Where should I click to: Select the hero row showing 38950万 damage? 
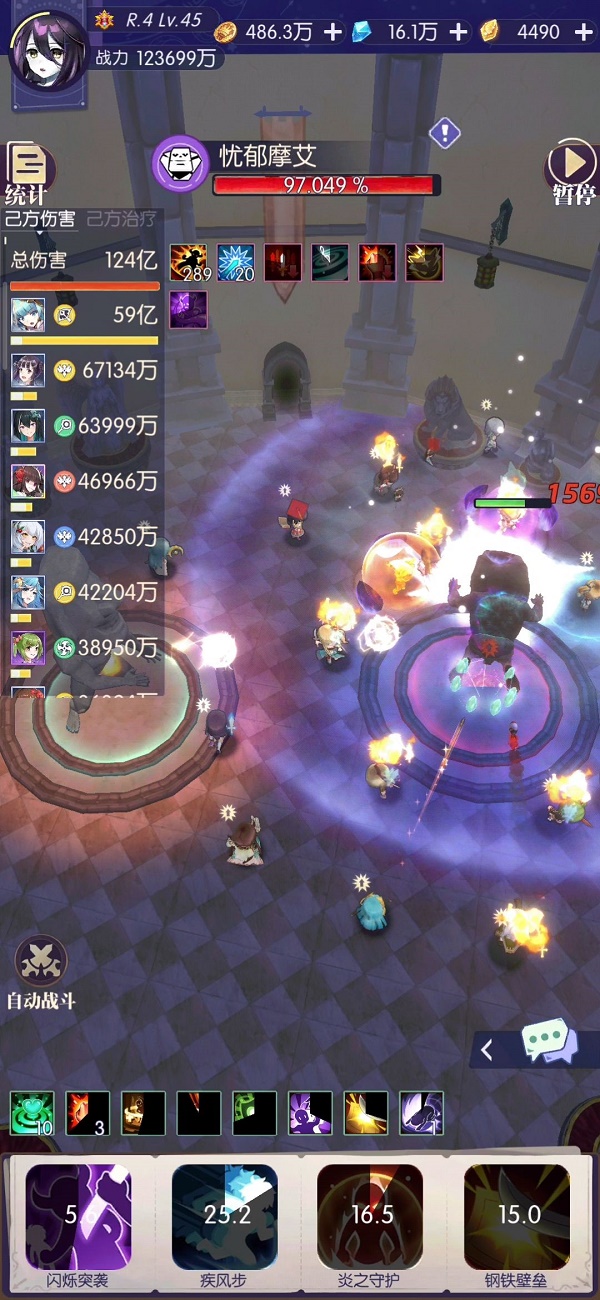[85, 648]
